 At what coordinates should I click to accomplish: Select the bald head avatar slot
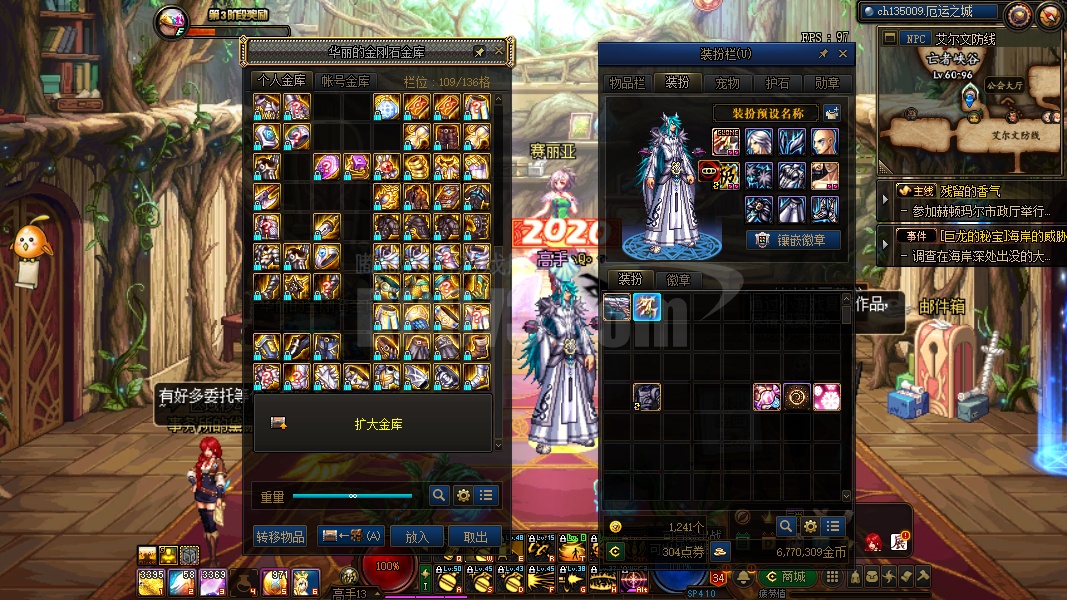825,141
